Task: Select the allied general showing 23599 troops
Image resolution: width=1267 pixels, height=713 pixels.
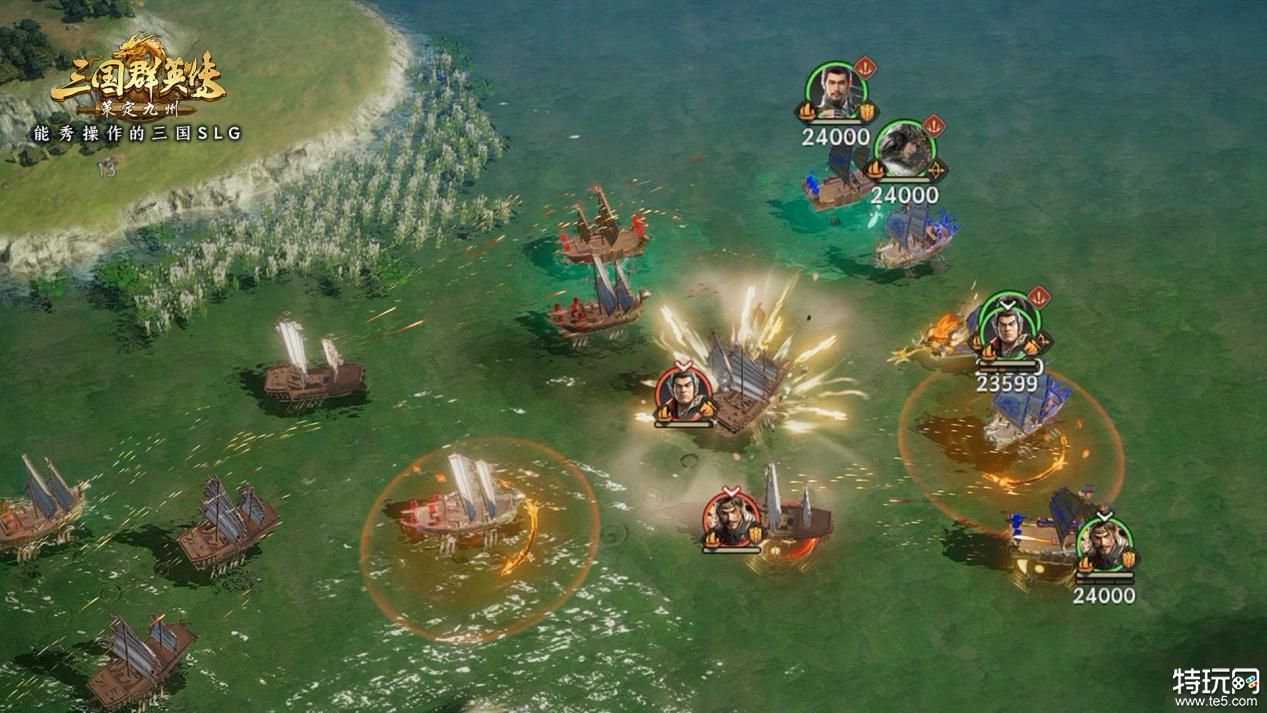Action: pyautogui.click(x=1009, y=327)
